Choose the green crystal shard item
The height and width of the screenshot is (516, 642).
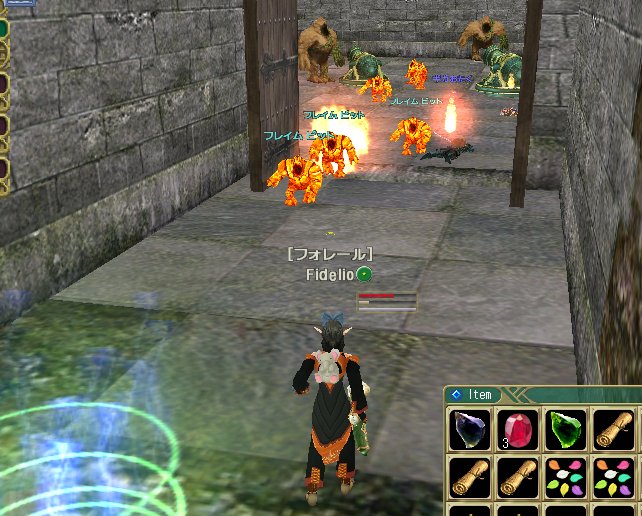565,431
